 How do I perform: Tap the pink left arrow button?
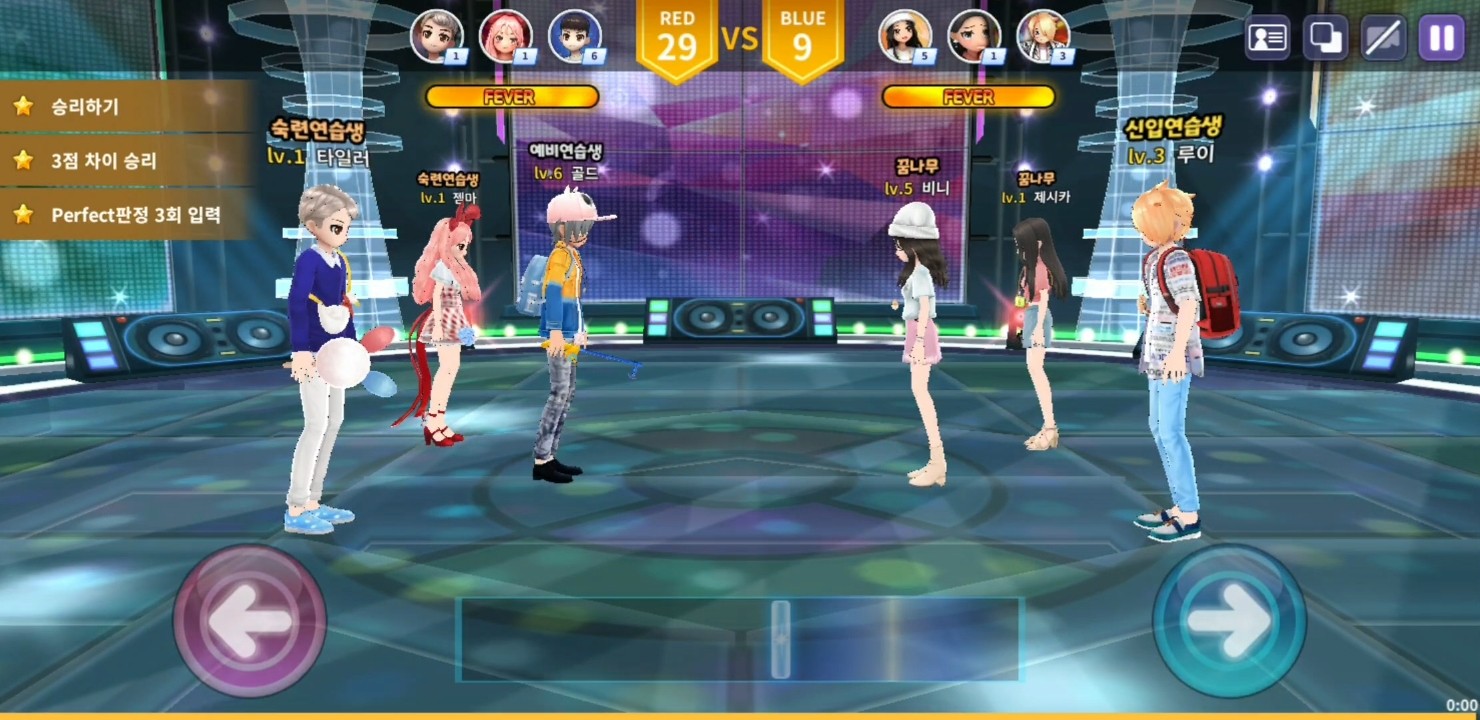click(250, 620)
